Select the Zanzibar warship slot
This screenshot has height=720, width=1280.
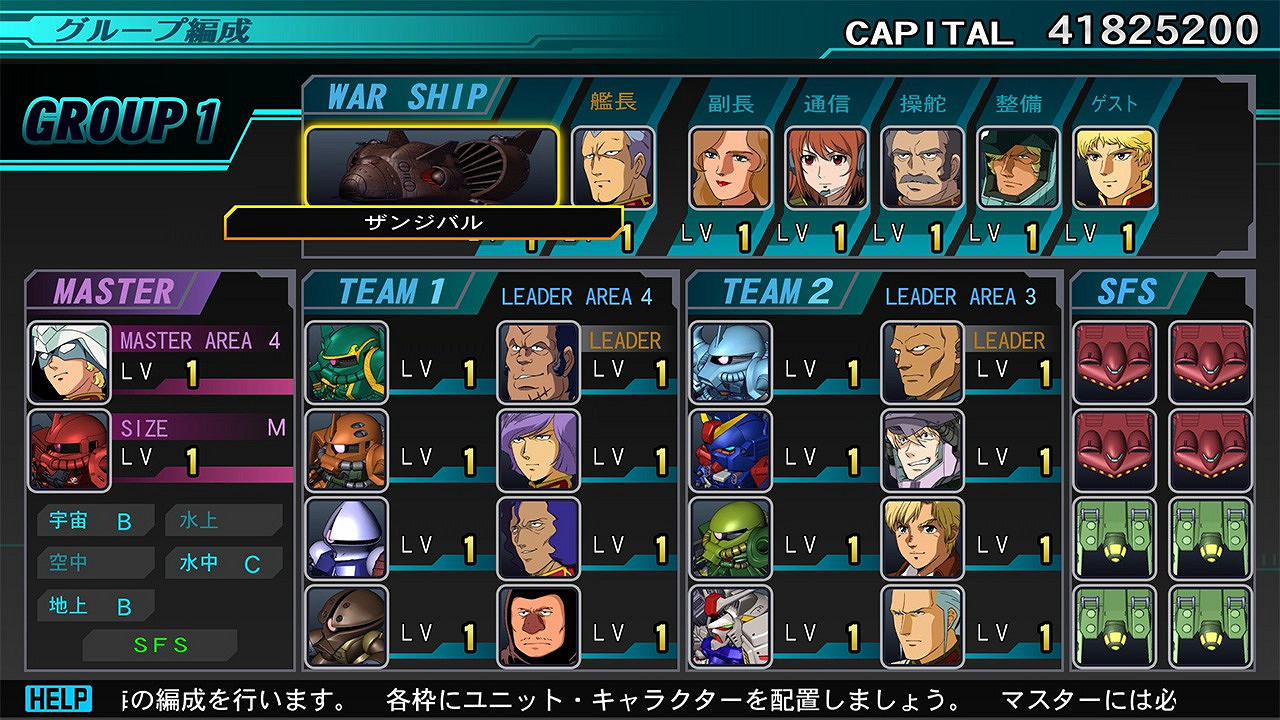click(432, 167)
